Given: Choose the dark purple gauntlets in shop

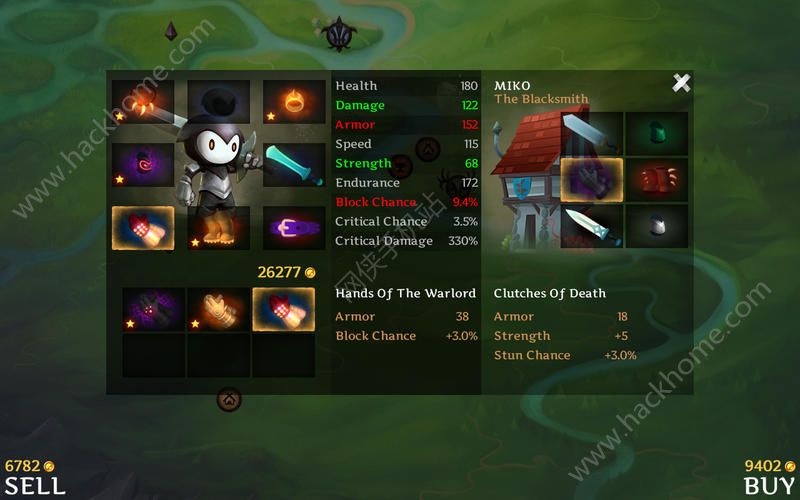Looking at the screenshot, I should [x=592, y=180].
